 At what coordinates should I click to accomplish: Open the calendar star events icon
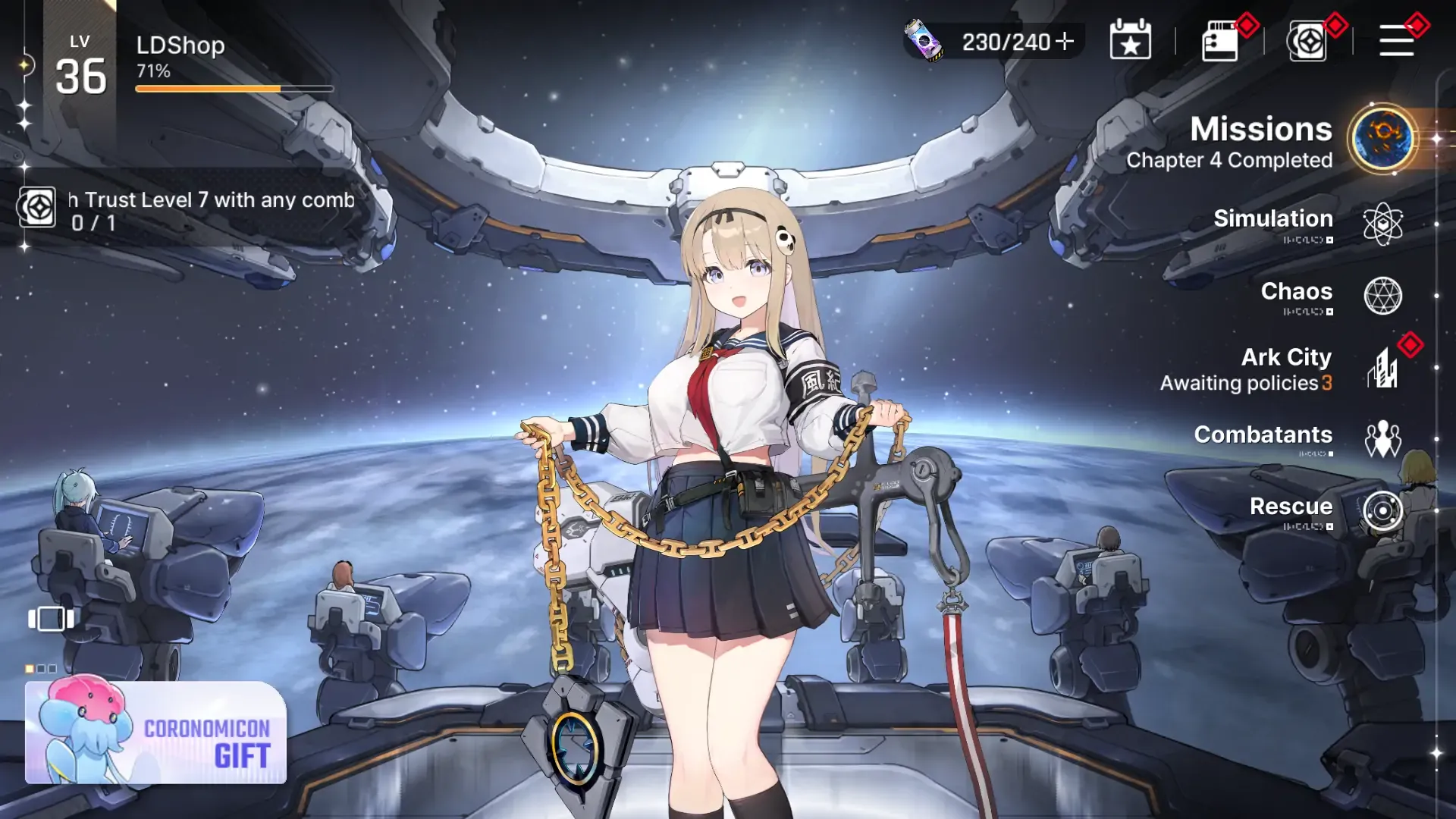point(1130,41)
